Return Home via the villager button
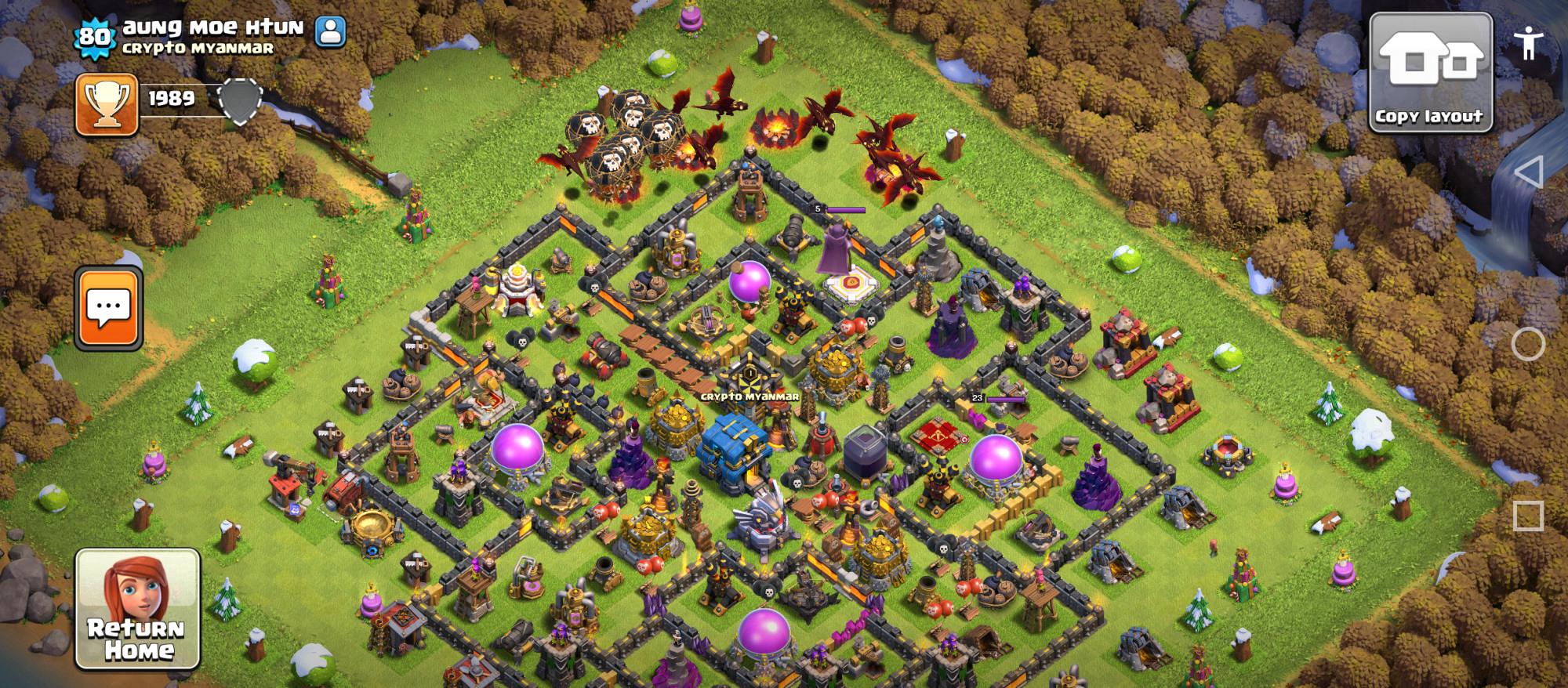Image resolution: width=1568 pixels, height=688 pixels. (x=138, y=609)
